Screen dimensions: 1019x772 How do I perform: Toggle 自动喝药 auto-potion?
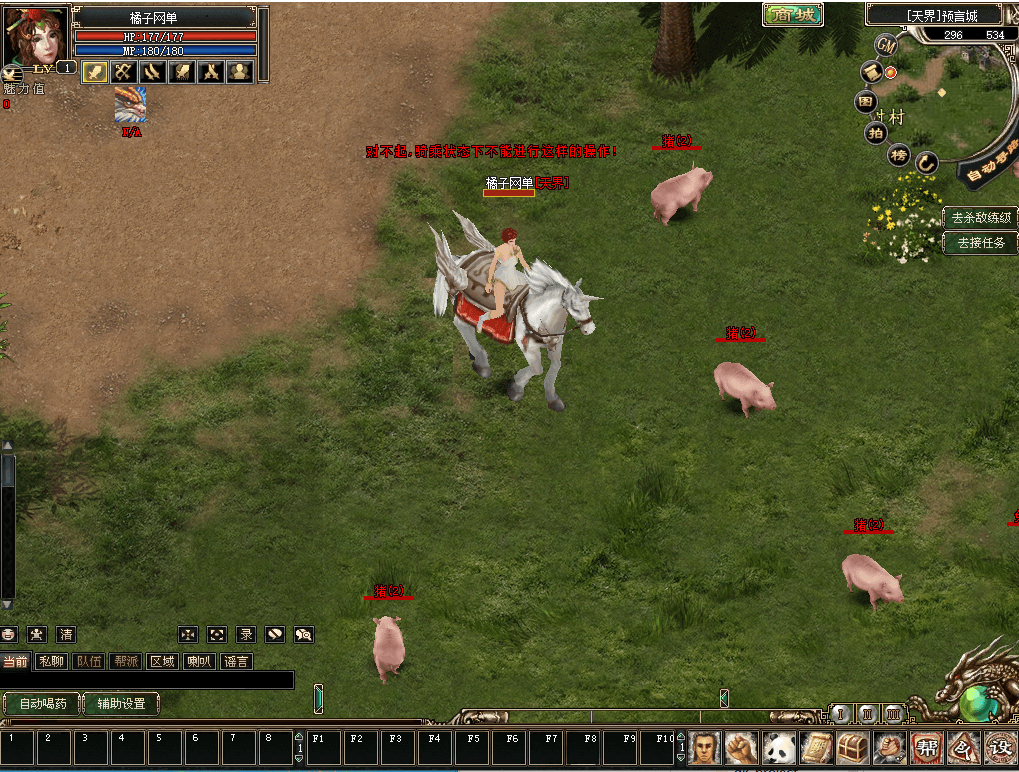pos(42,703)
